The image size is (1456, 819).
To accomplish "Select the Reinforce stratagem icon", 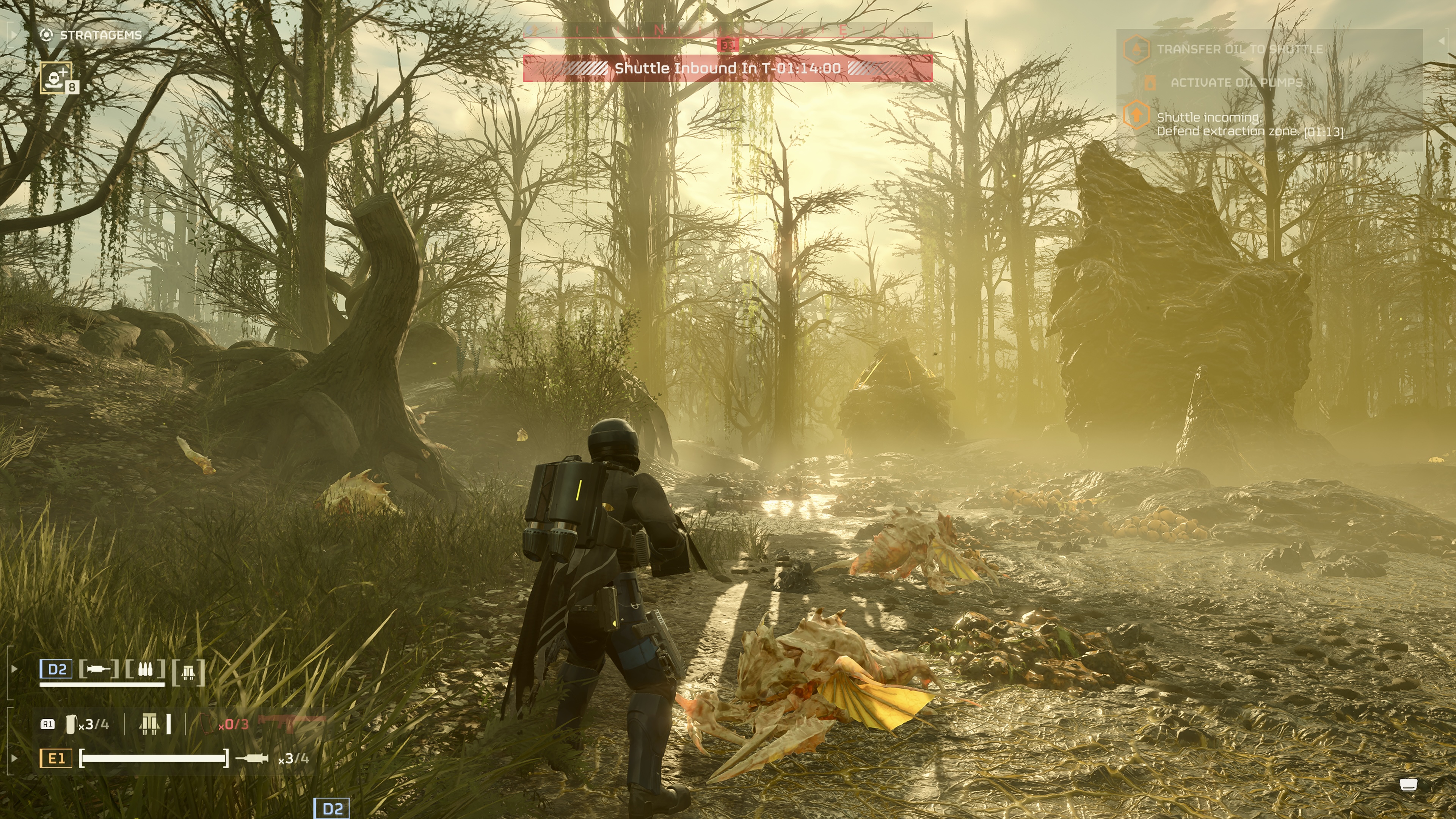I will tap(56, 77).
